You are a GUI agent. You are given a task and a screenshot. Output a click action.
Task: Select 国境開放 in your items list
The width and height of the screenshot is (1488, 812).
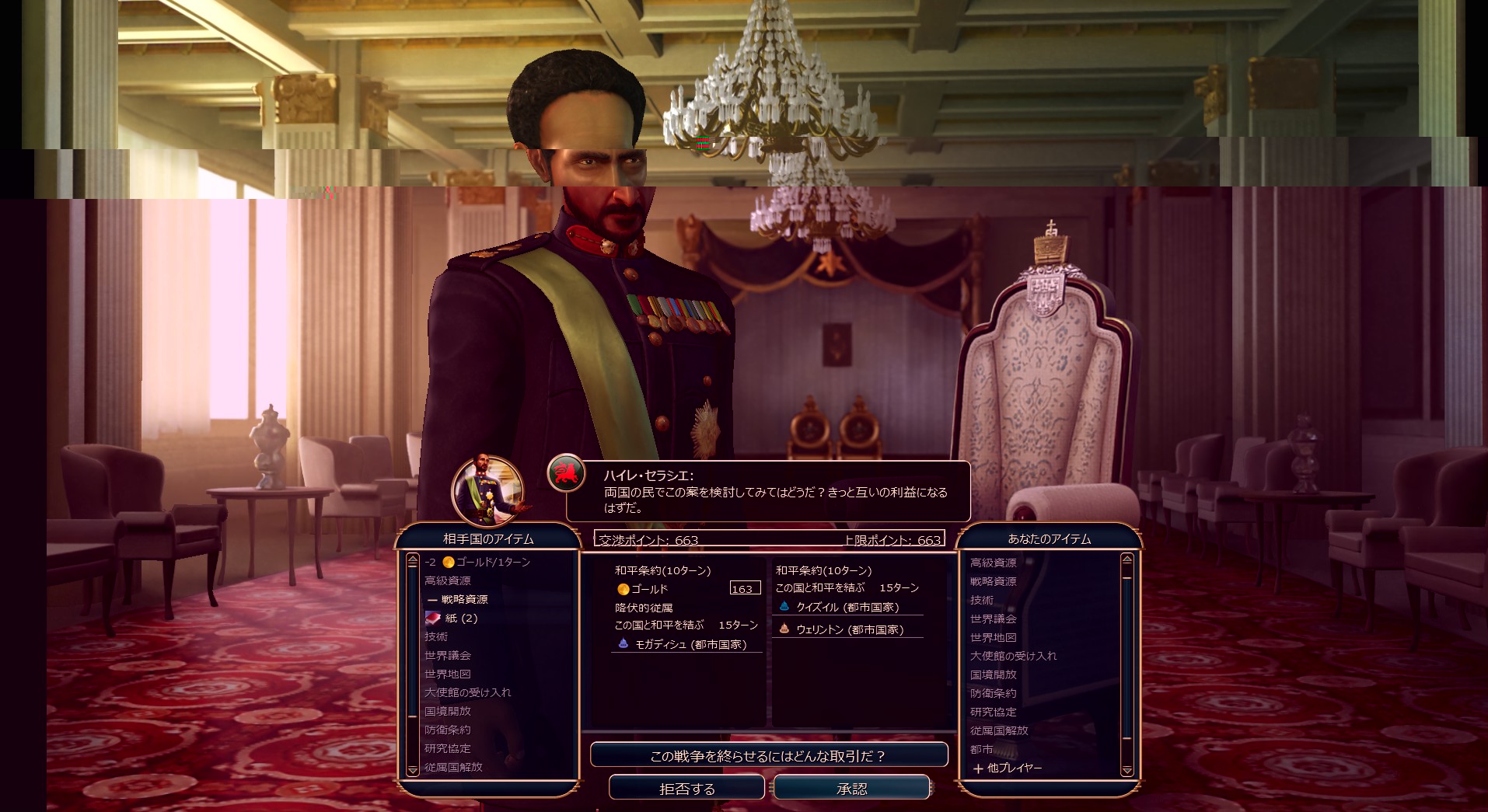click(994, 675)
